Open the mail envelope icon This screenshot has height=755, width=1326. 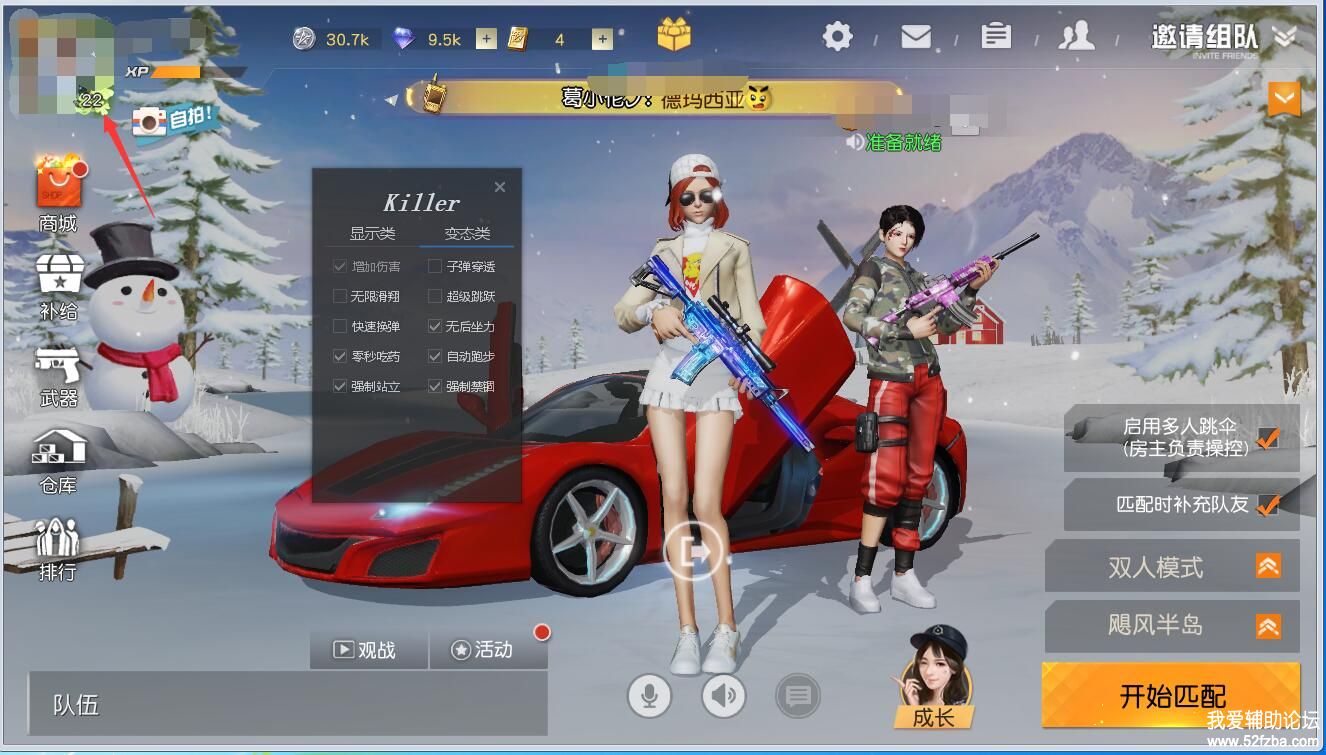pos(915,37)
